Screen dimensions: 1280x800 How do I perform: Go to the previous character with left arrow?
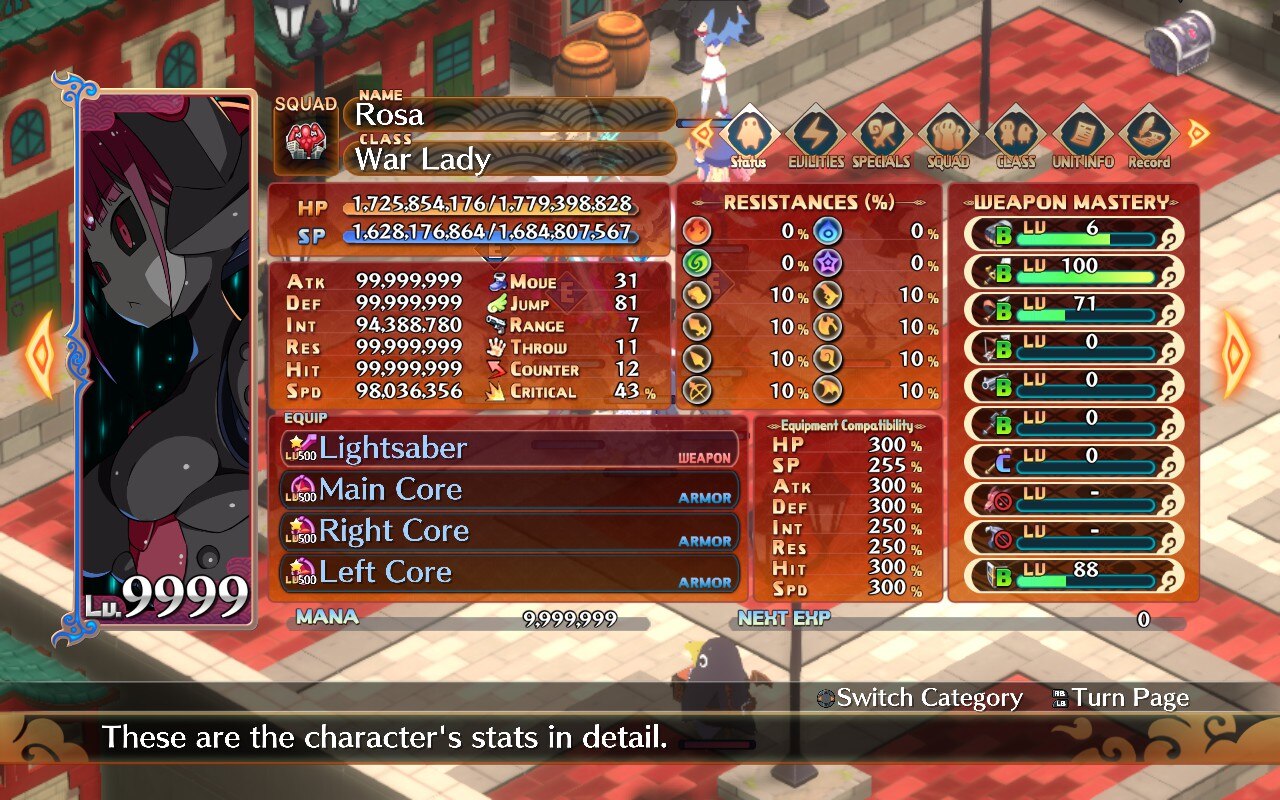point(42,354)
